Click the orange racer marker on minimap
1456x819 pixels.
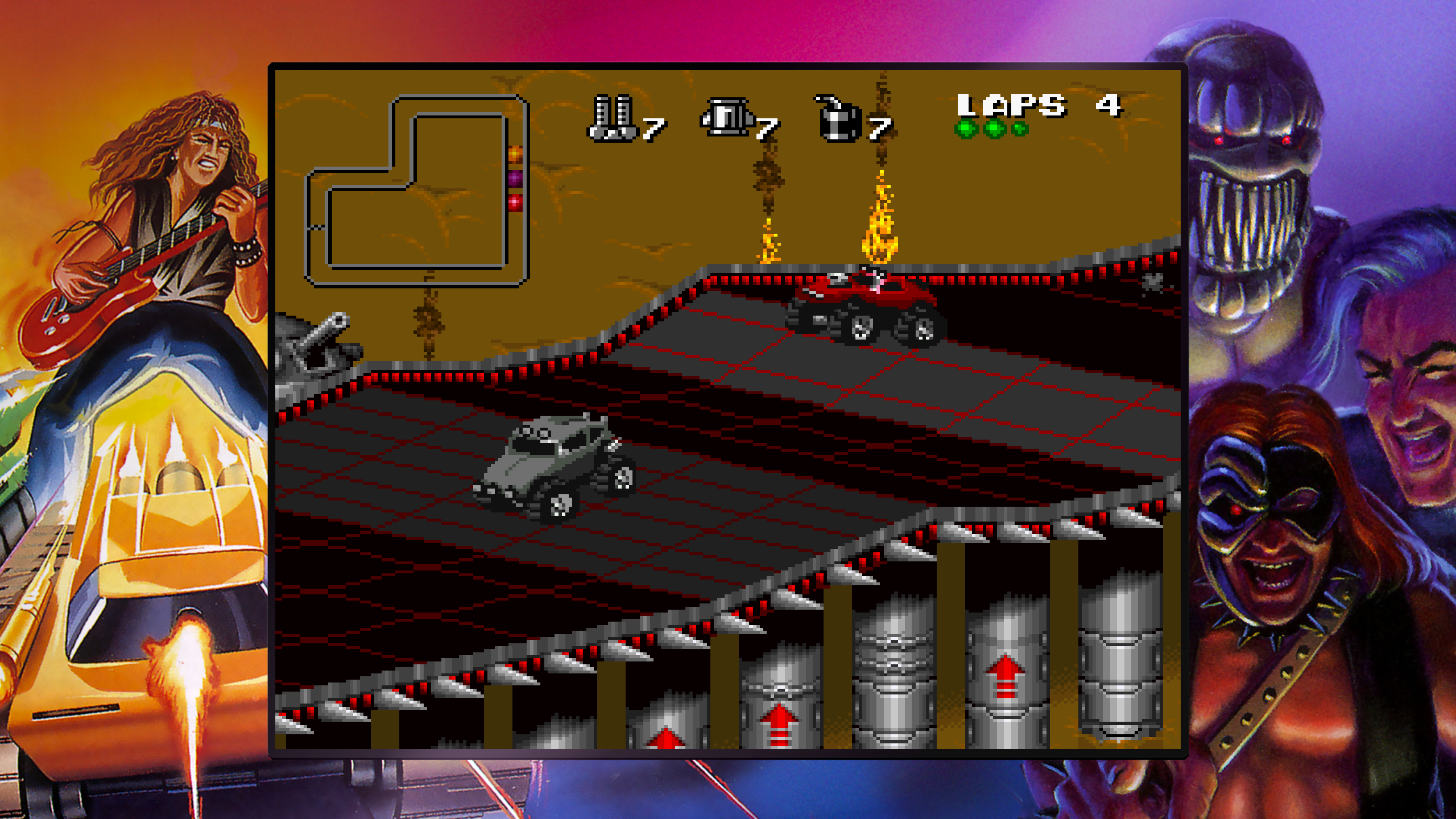coord(515,154)
